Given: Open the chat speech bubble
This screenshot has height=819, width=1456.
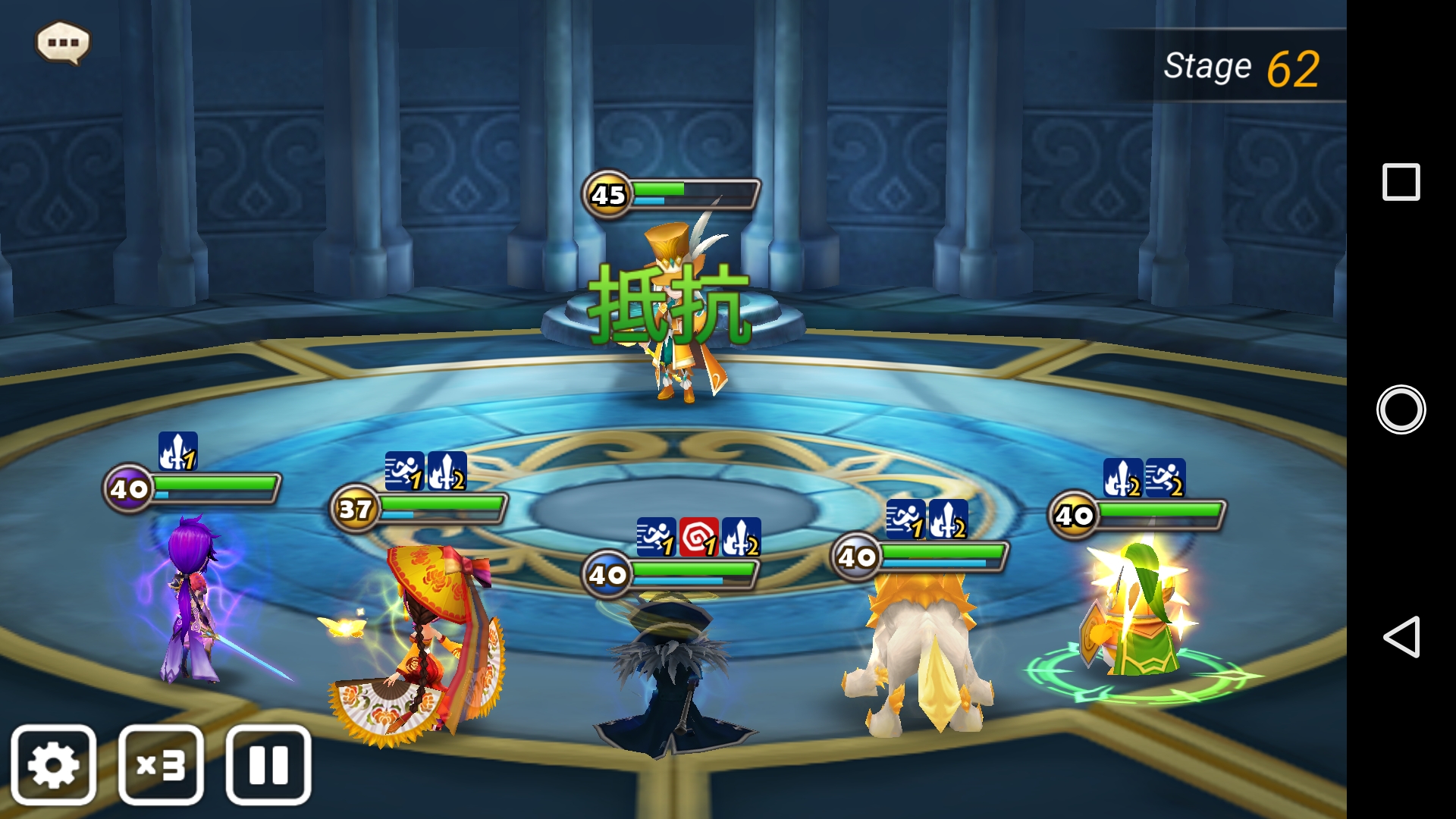Looking at the screenshot, I should [63, 42].
